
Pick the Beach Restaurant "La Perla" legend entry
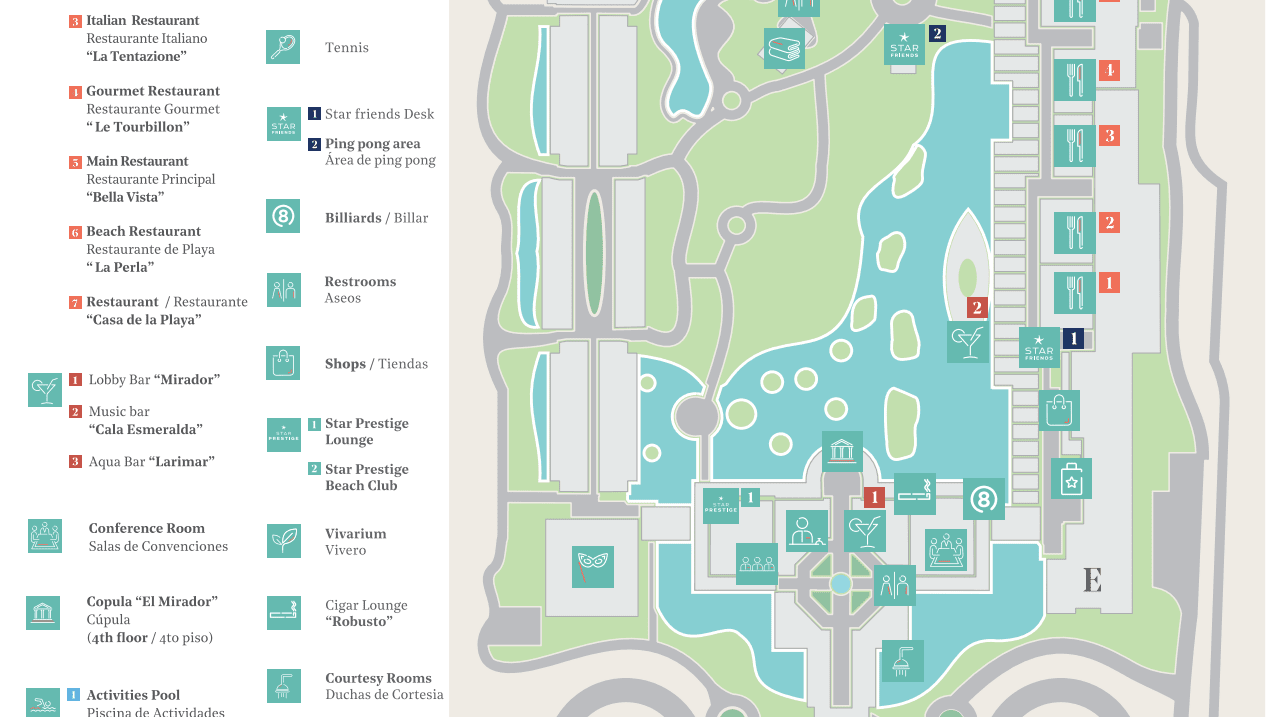[x=150, y=249]
